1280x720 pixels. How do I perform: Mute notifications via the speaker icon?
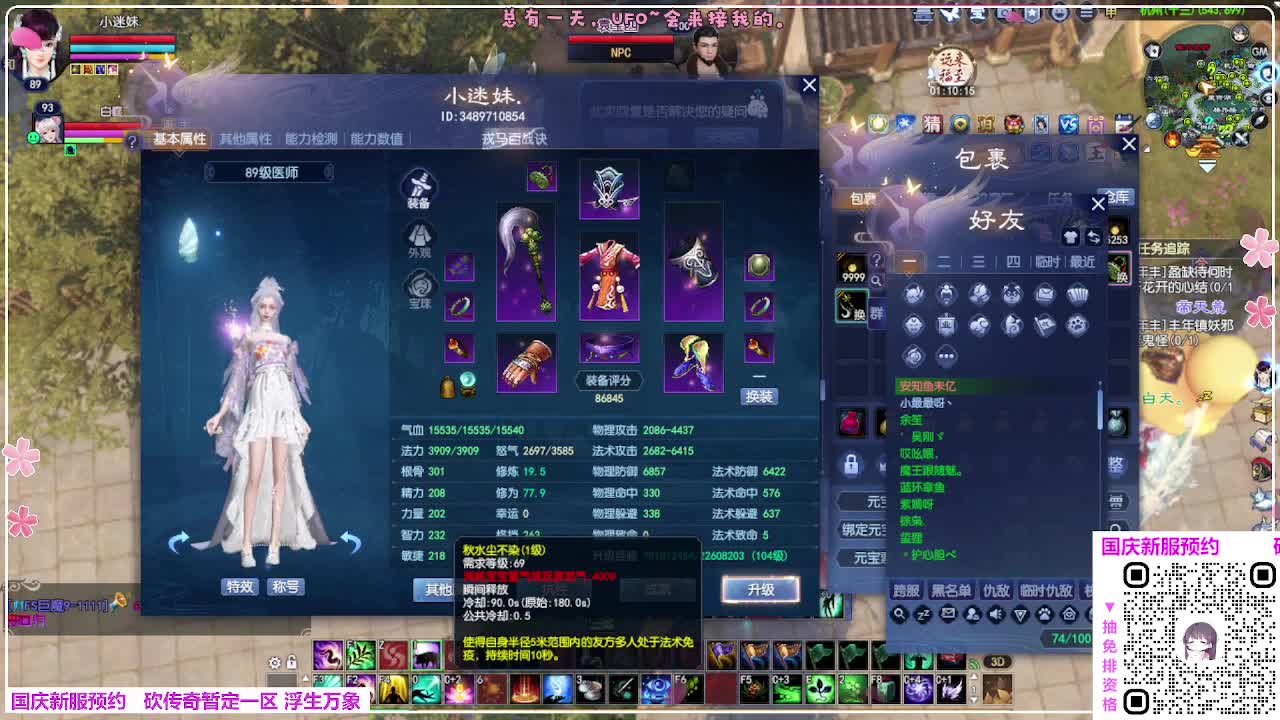tap(996, 614)
